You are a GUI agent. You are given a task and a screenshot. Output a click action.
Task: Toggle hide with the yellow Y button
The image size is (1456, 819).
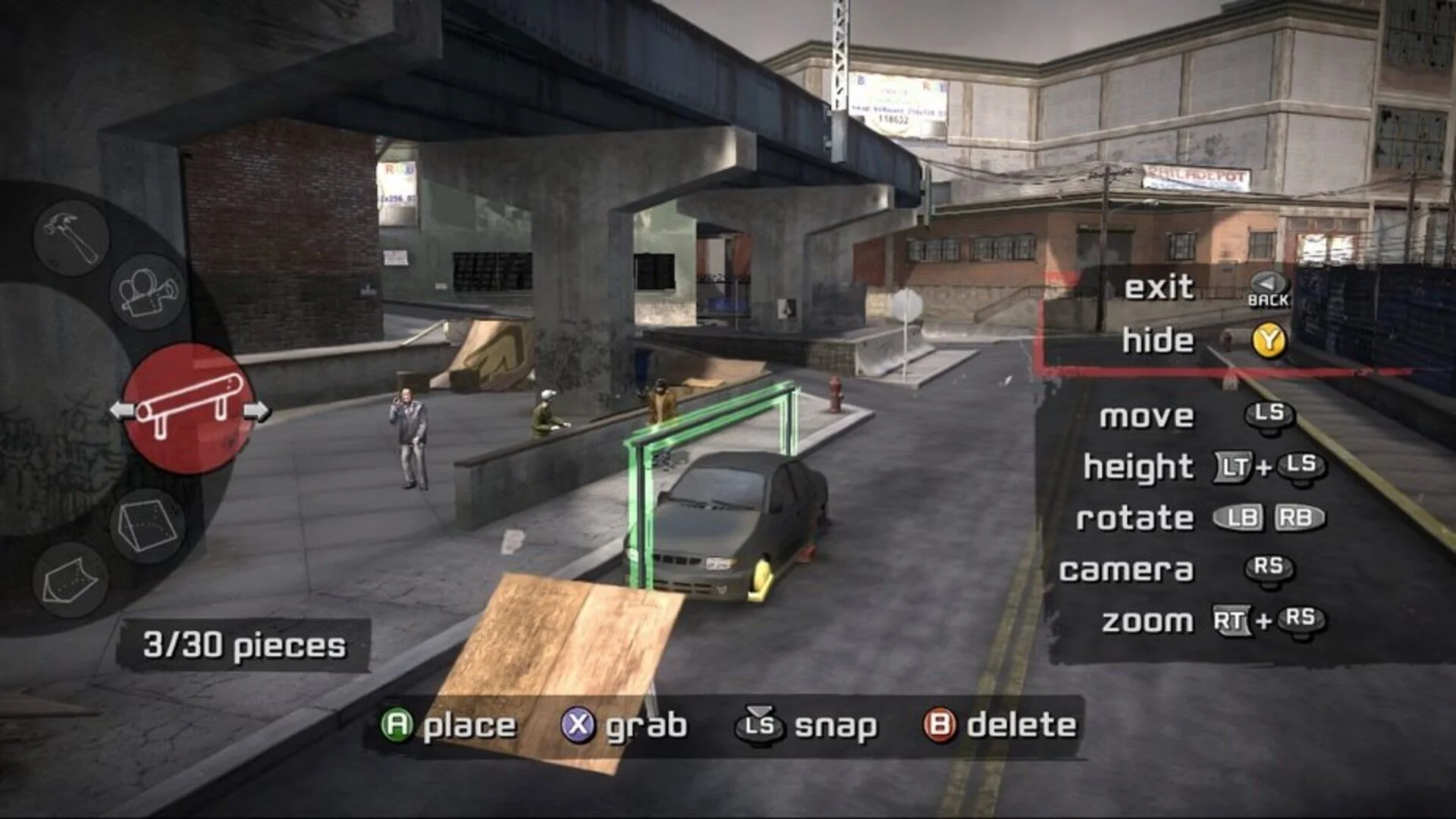[x=1271, y=341]
